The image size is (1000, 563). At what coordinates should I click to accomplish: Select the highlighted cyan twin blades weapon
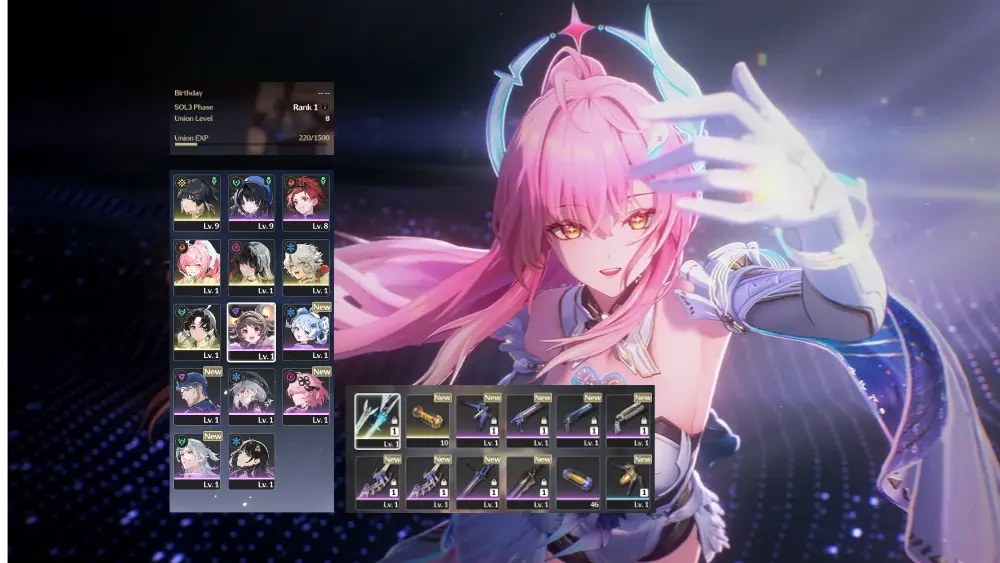click(377, 419)
